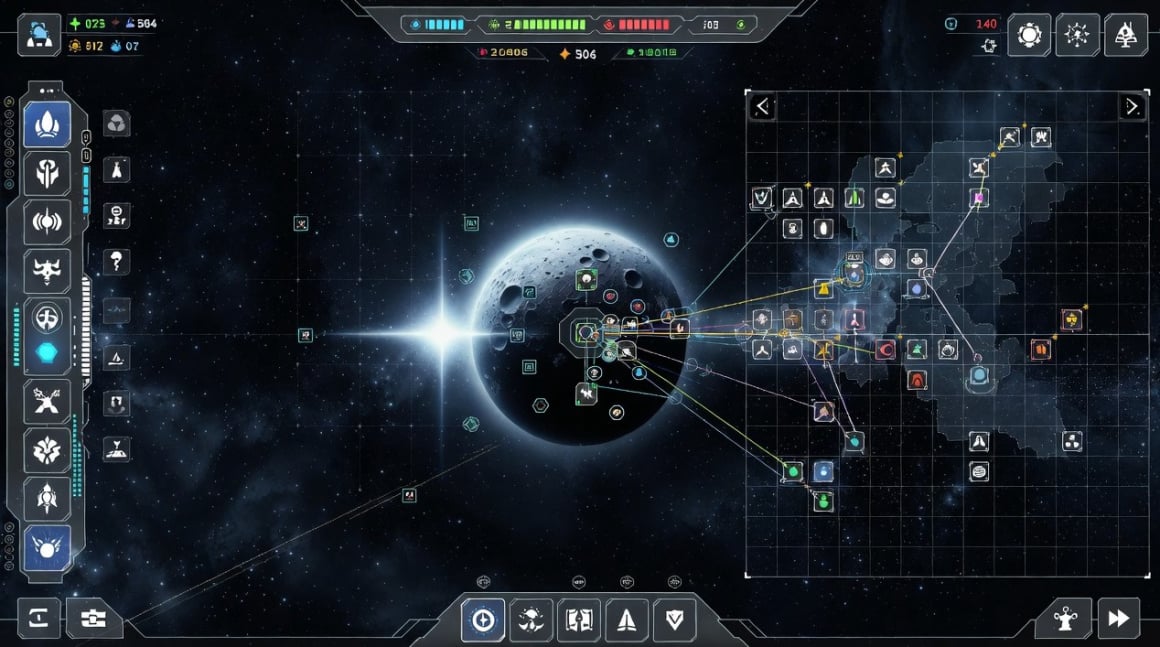Open the horned skull category on sidebar

pos(47,270)
